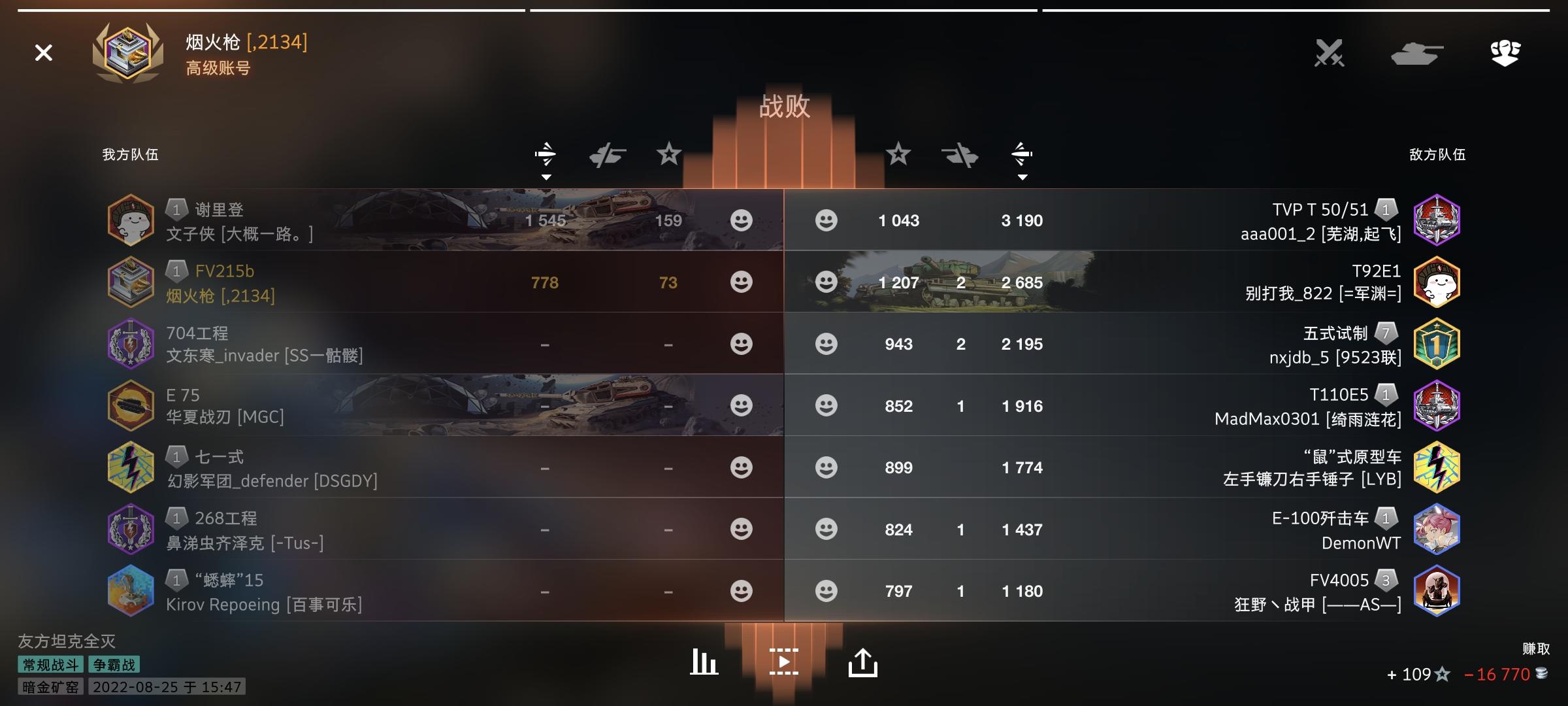The height and width of the screenshot is (706, 1568).
Task: Expand the ally column sort dropdown arrow
Action: pos(546,176)
